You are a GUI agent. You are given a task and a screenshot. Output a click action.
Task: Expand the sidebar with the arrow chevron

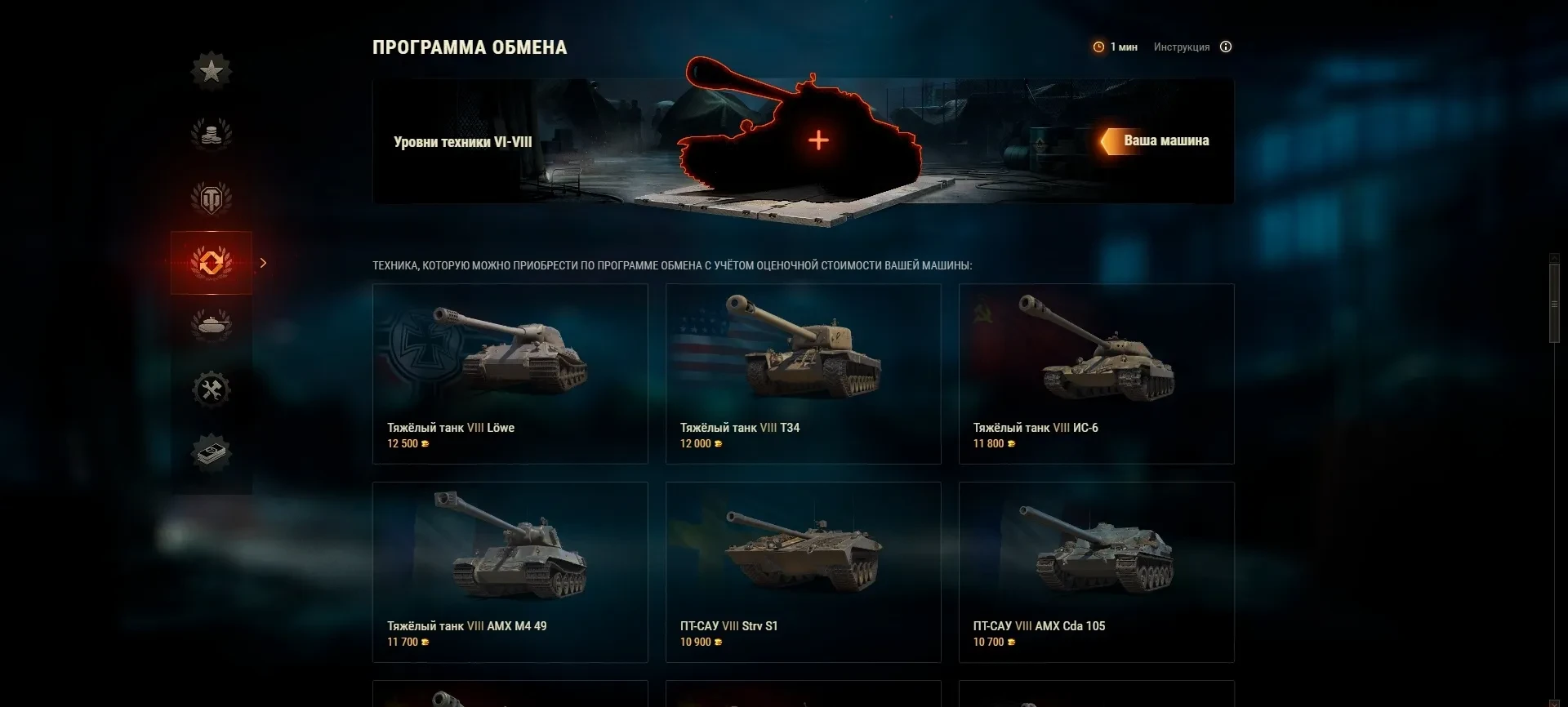[x=263, y=263]
